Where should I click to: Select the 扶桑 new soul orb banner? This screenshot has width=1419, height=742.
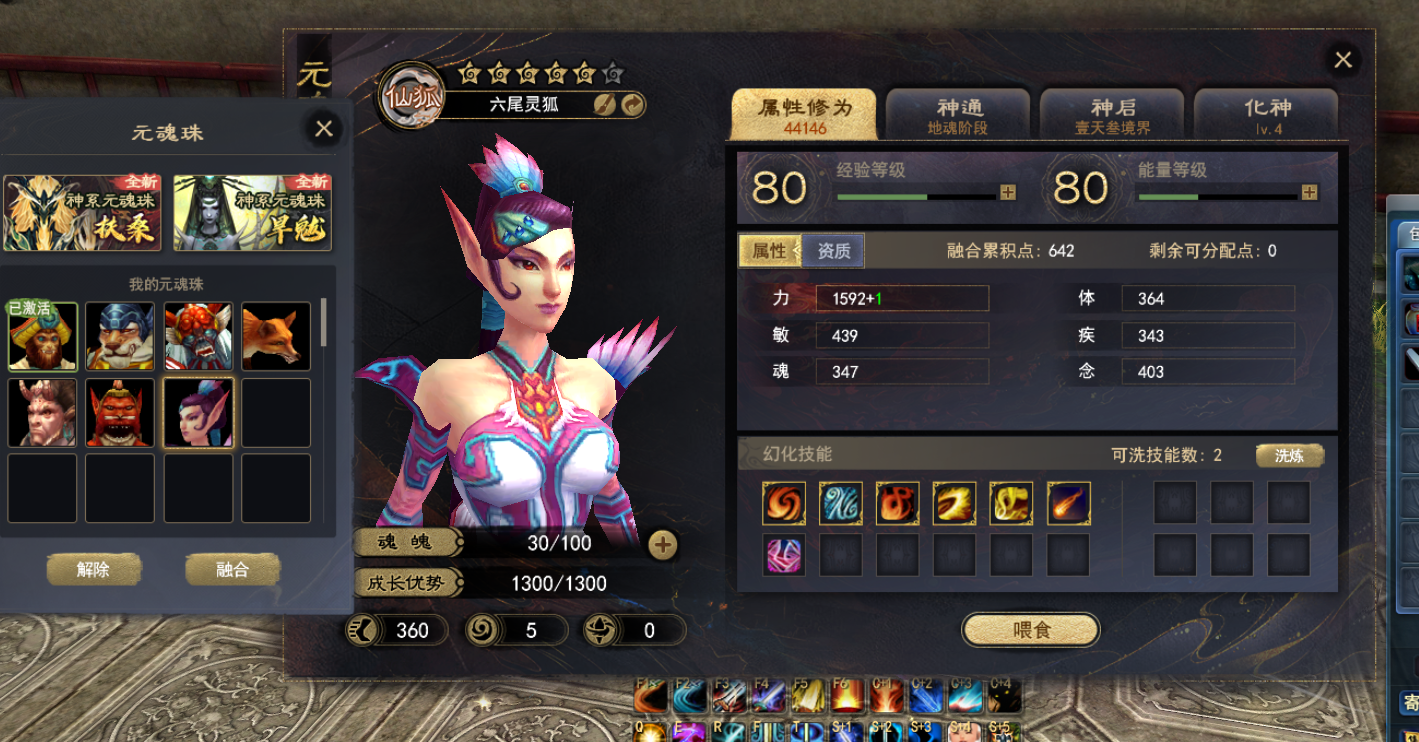click(68, 213)
